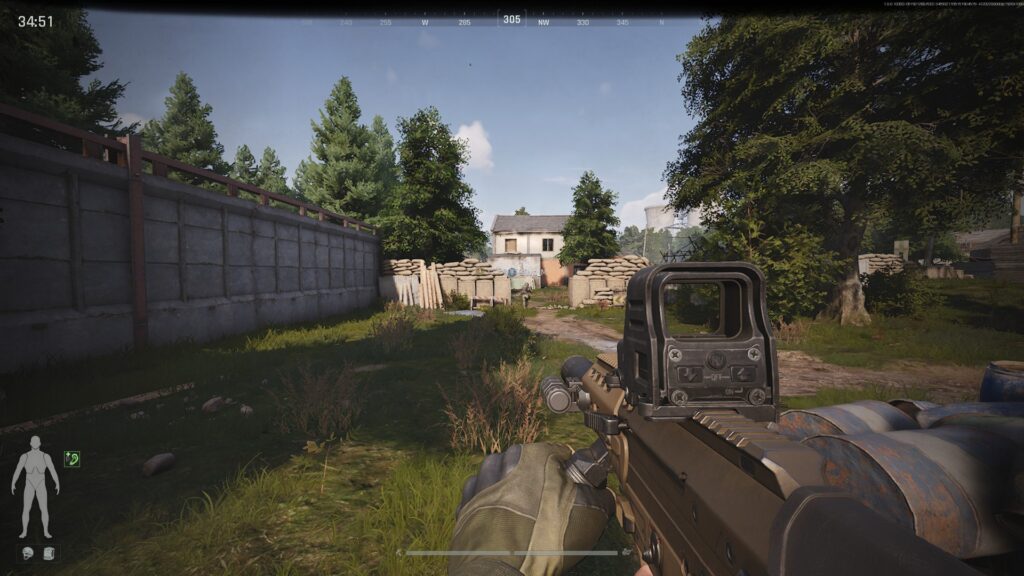Image resolution: width=1024 pixels, height=576 pixels.
Task: Click the body armor vest icon
Action: (50, 552)
